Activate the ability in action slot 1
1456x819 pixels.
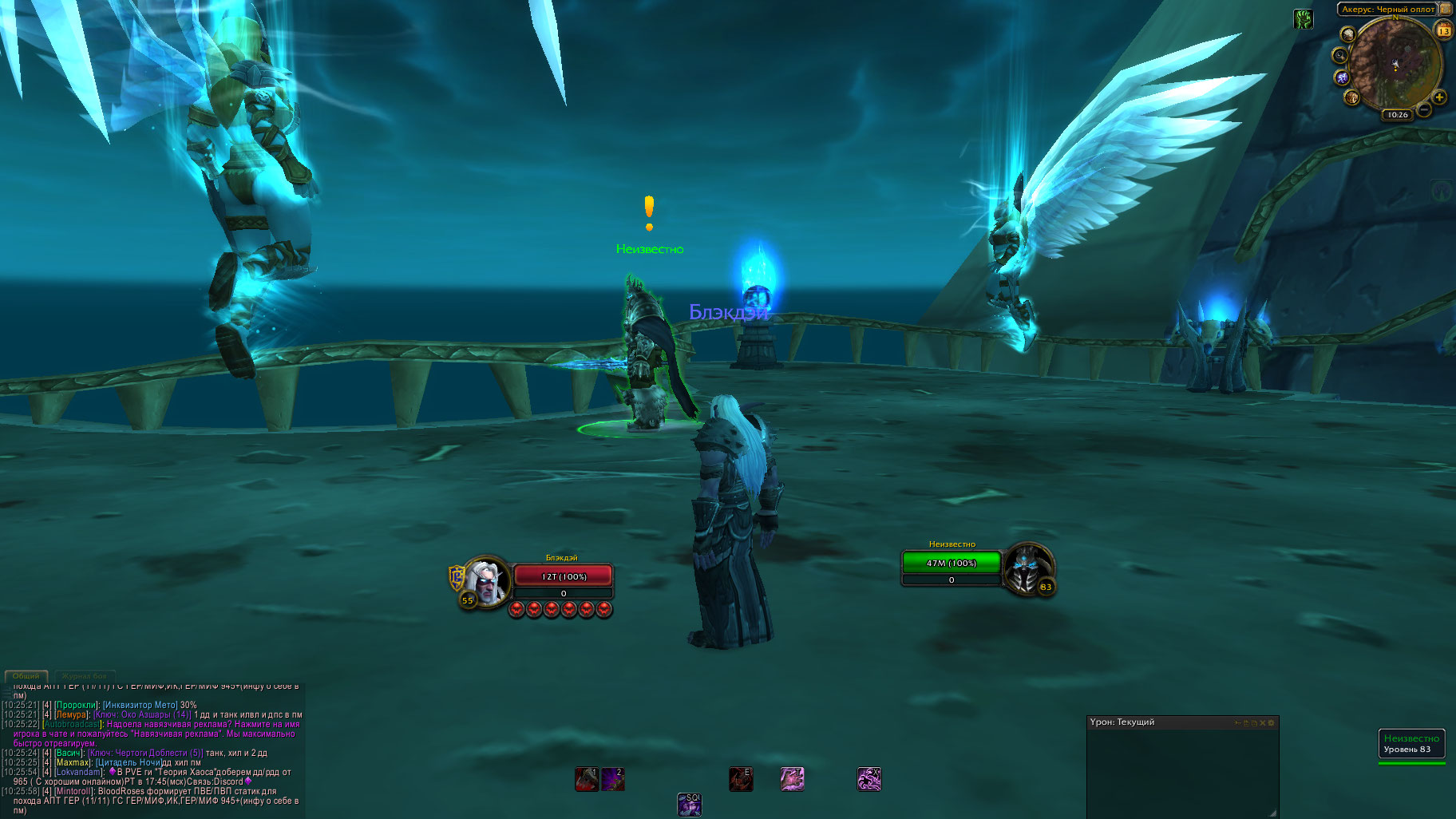(x=587, y=779)
